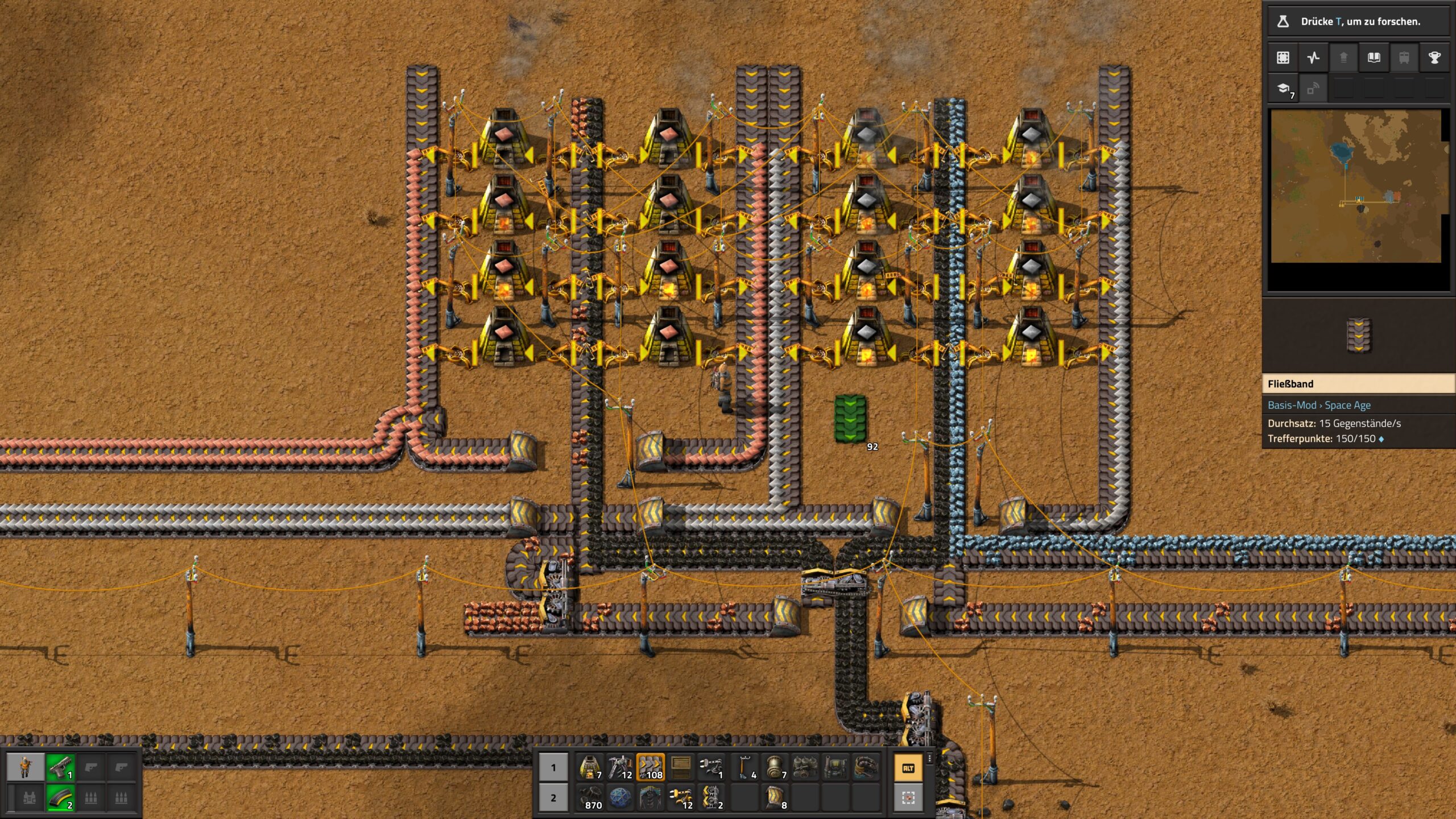Show production statistics graph icon

1313,57
